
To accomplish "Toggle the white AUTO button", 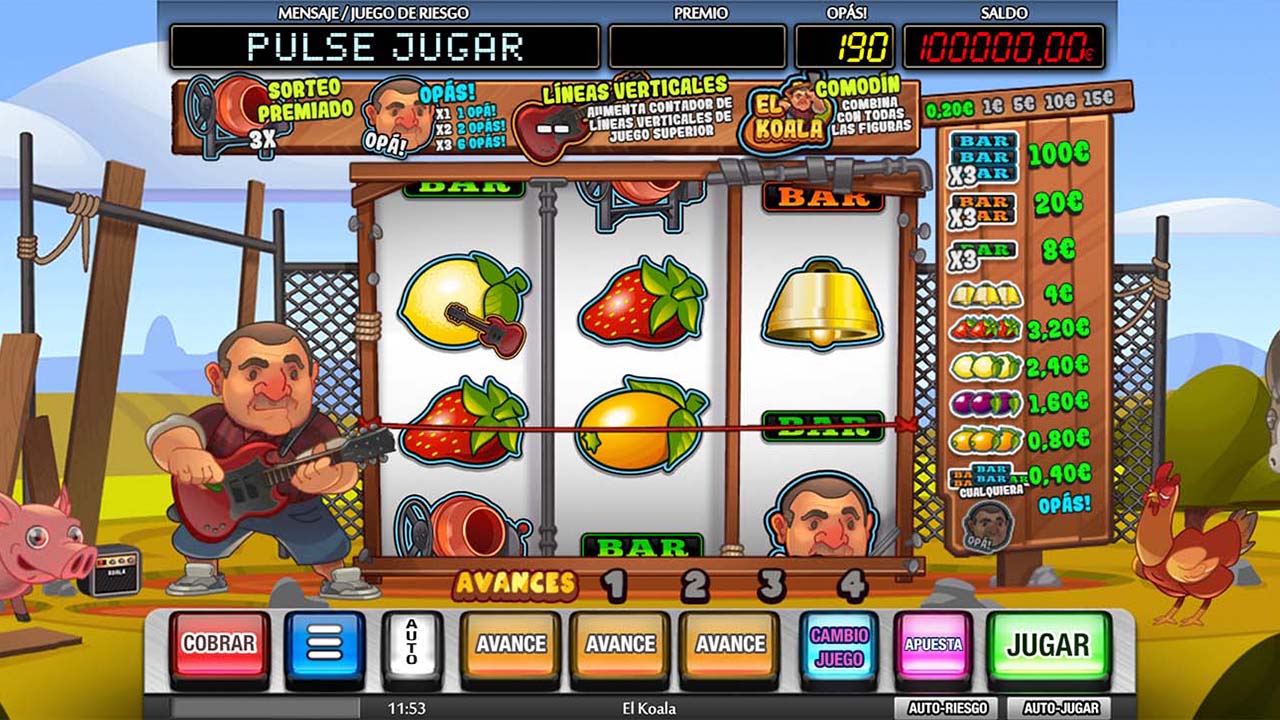I will (x=412, y=647).
